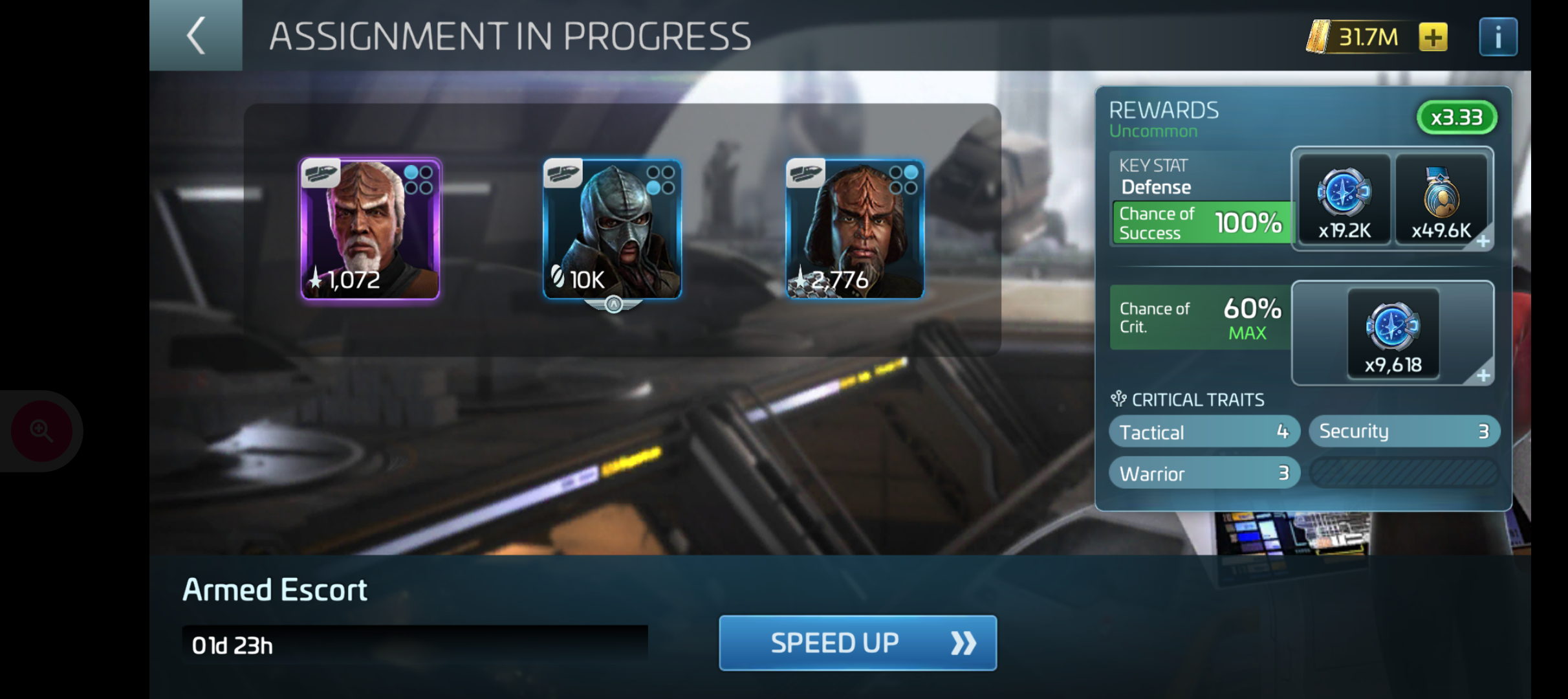
Task: Choose the Worf officer card
Action: [855, 228]
